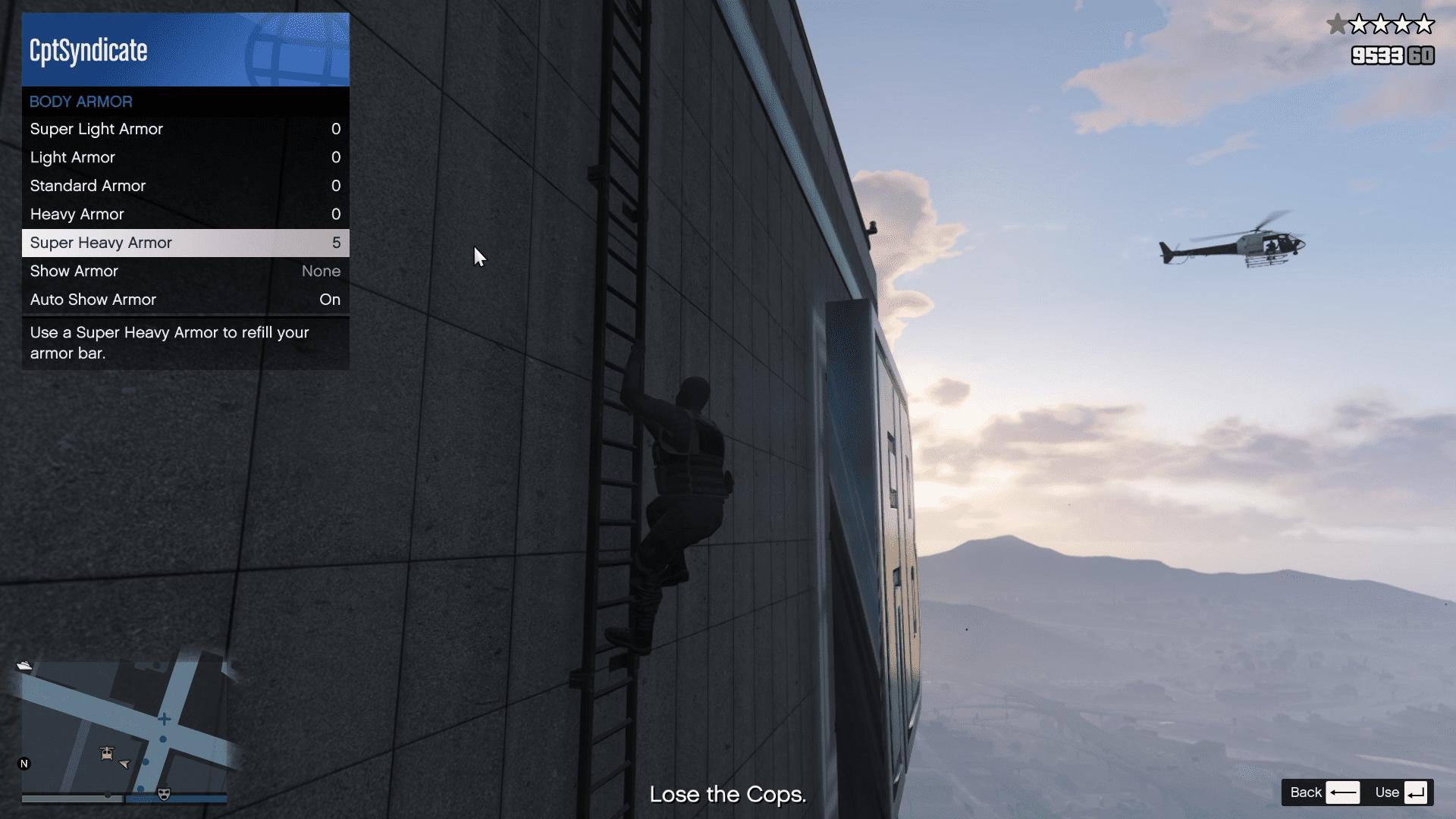Choose the Light Armor row
1456x819 pixels.
[185, 158]
